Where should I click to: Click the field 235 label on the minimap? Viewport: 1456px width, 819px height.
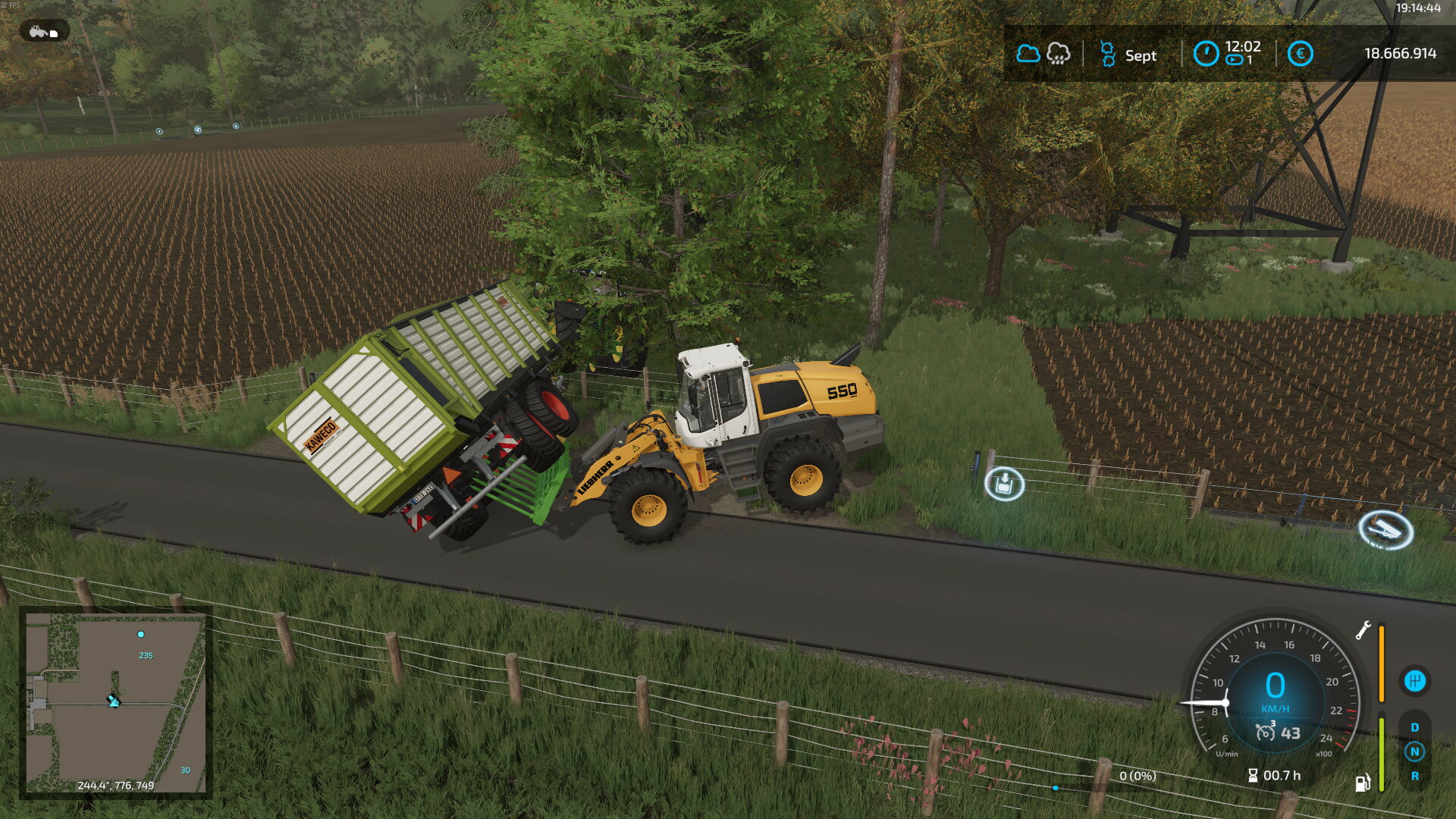(x=146, y=655)
